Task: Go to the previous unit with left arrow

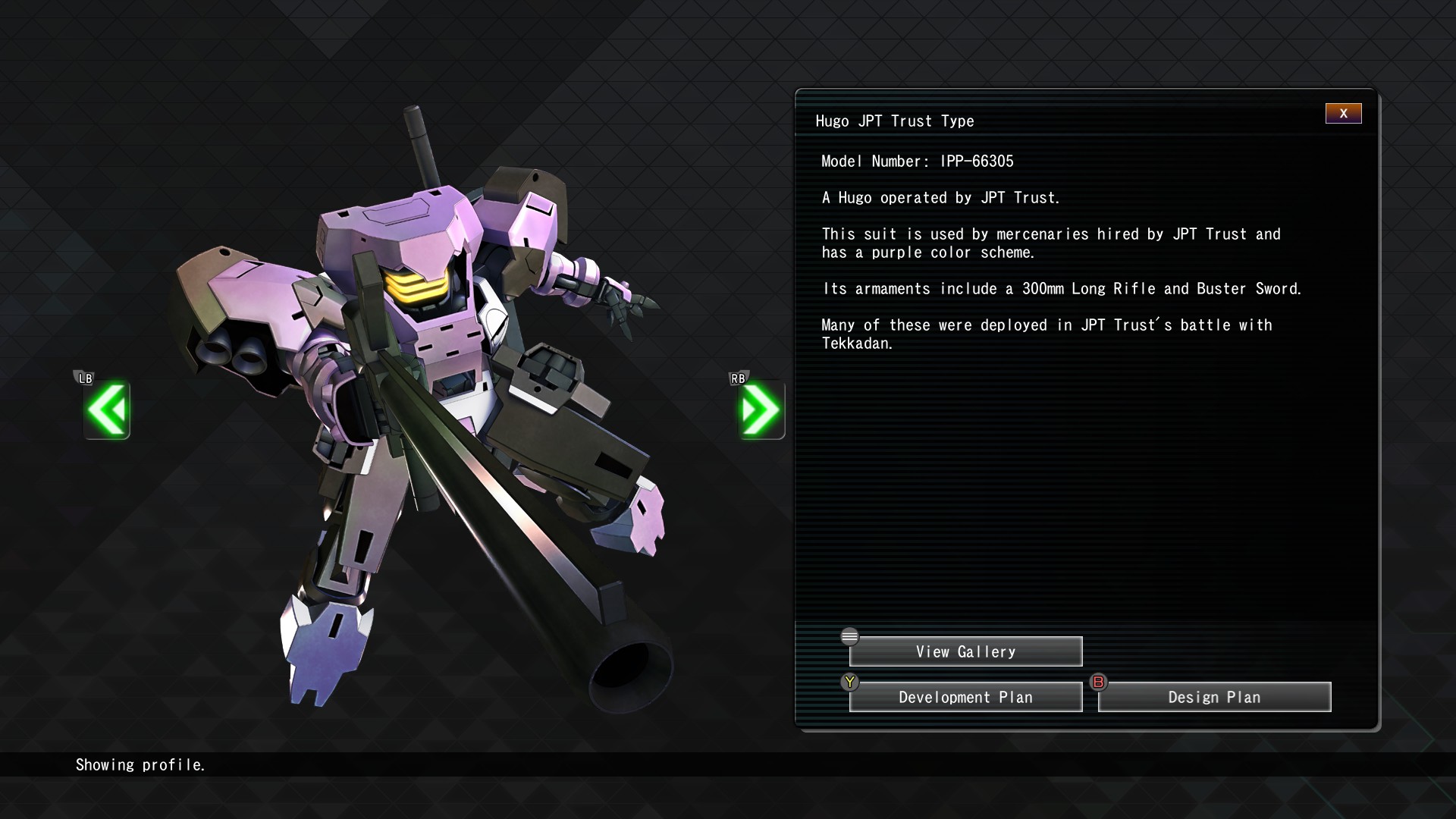Action: 107,410
